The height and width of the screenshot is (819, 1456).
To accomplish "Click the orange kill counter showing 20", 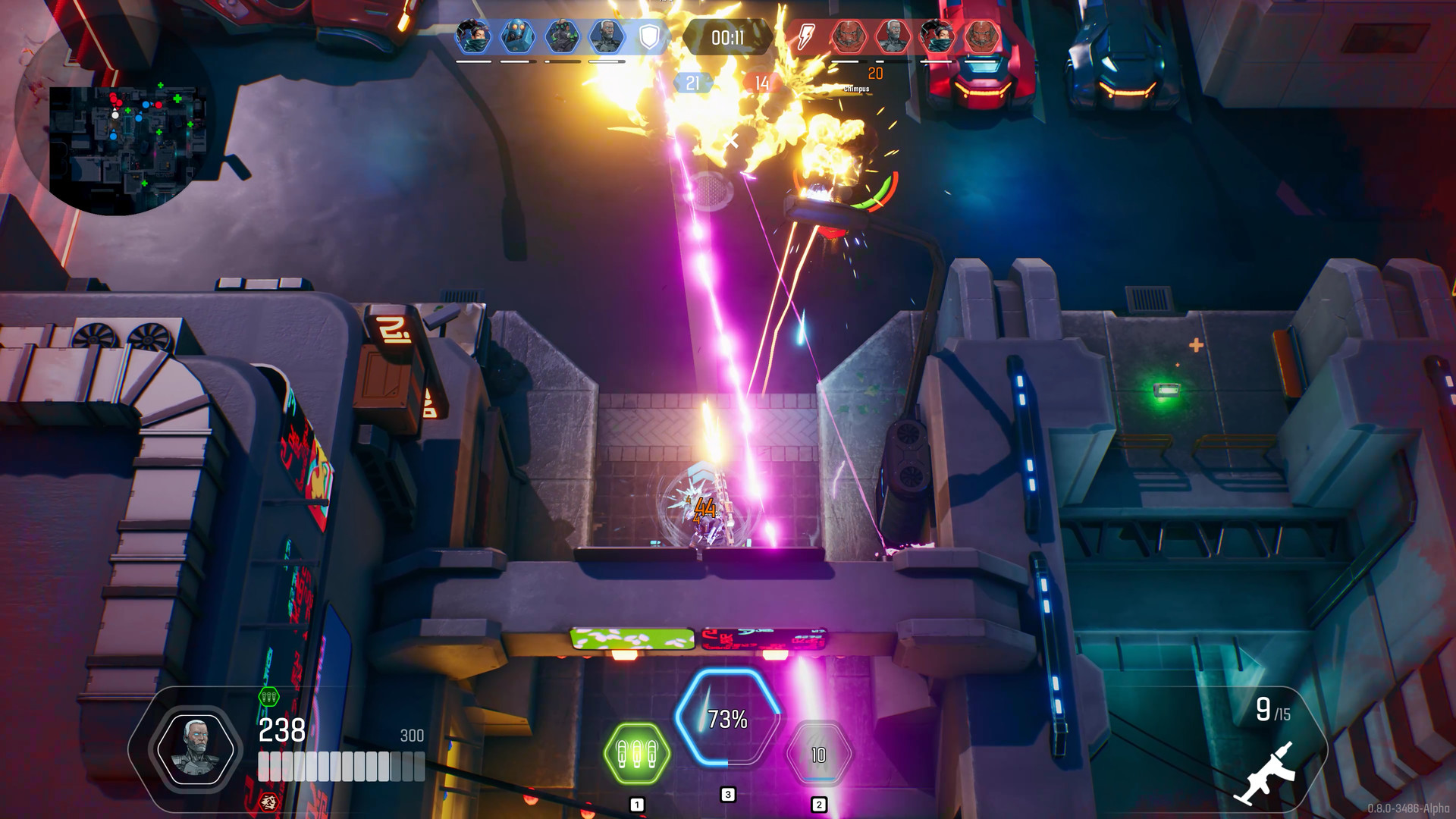I will [876, 73].
